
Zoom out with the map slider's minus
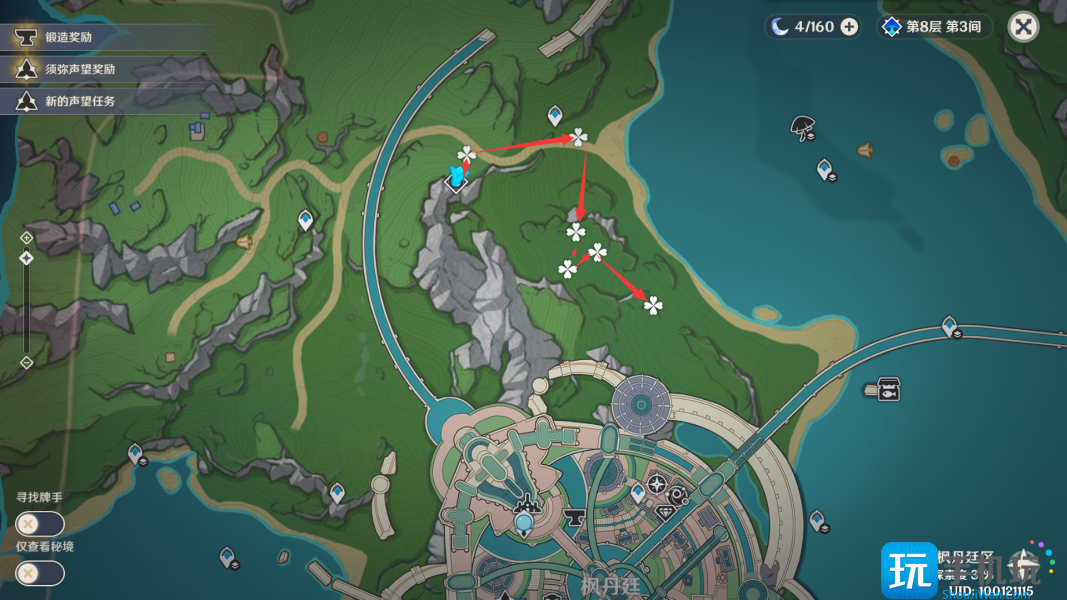(x=27, y=362)
